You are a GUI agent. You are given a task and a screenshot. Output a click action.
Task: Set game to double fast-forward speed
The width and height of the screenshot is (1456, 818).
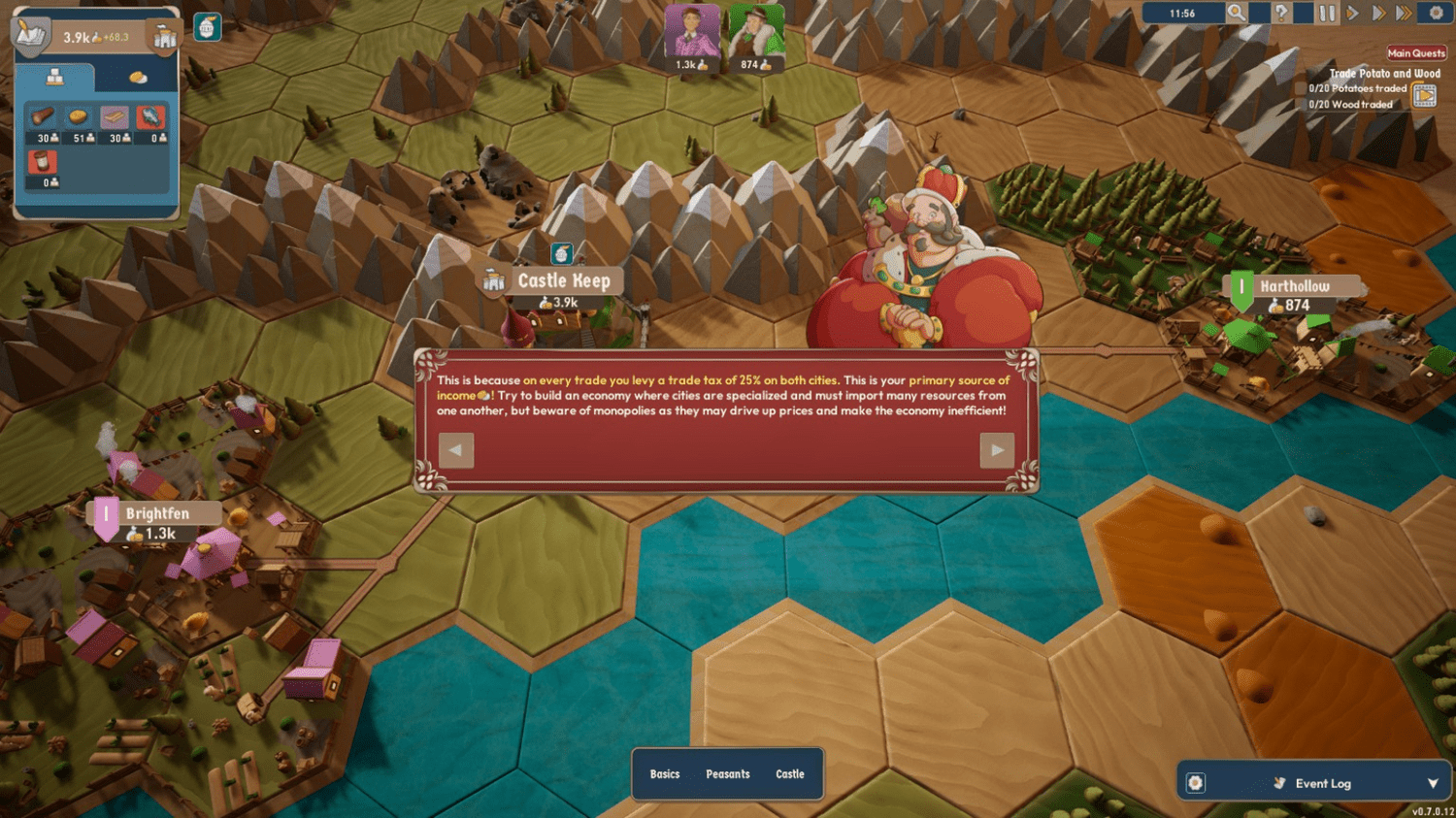pos(1377,14)
